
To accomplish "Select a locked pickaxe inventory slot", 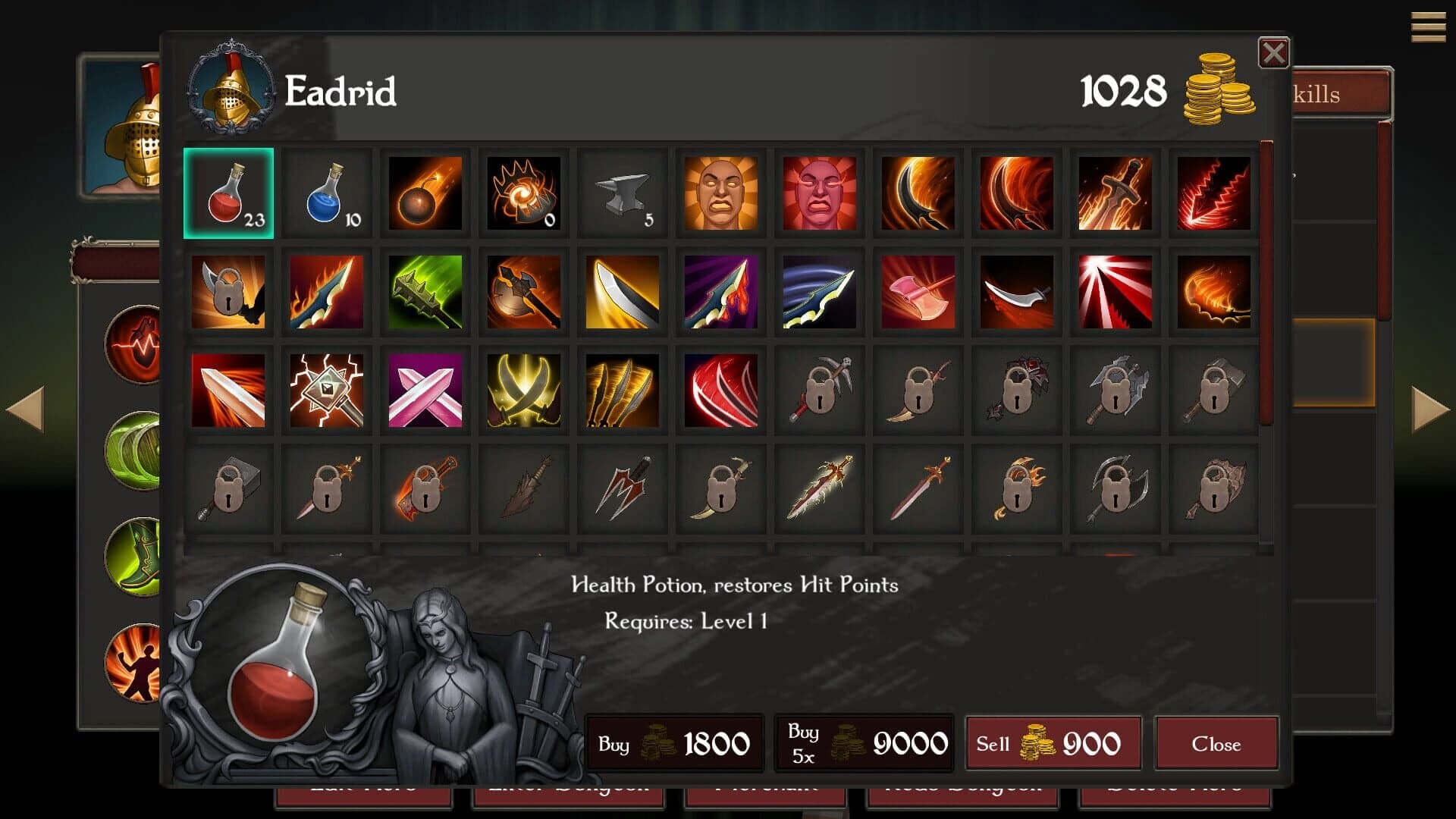I will (819, 391).
